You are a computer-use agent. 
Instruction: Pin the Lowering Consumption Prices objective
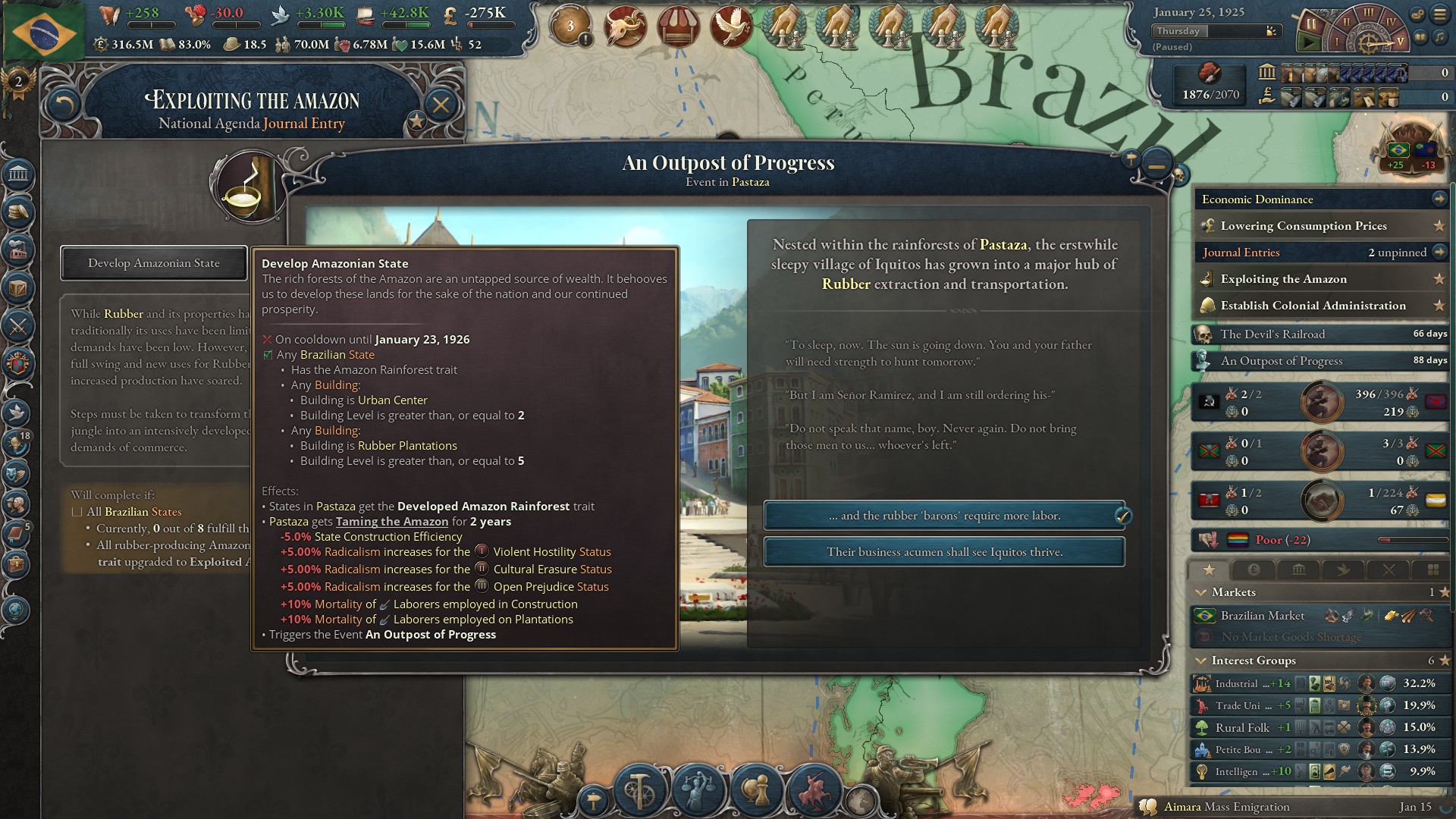click(1439, 226)
